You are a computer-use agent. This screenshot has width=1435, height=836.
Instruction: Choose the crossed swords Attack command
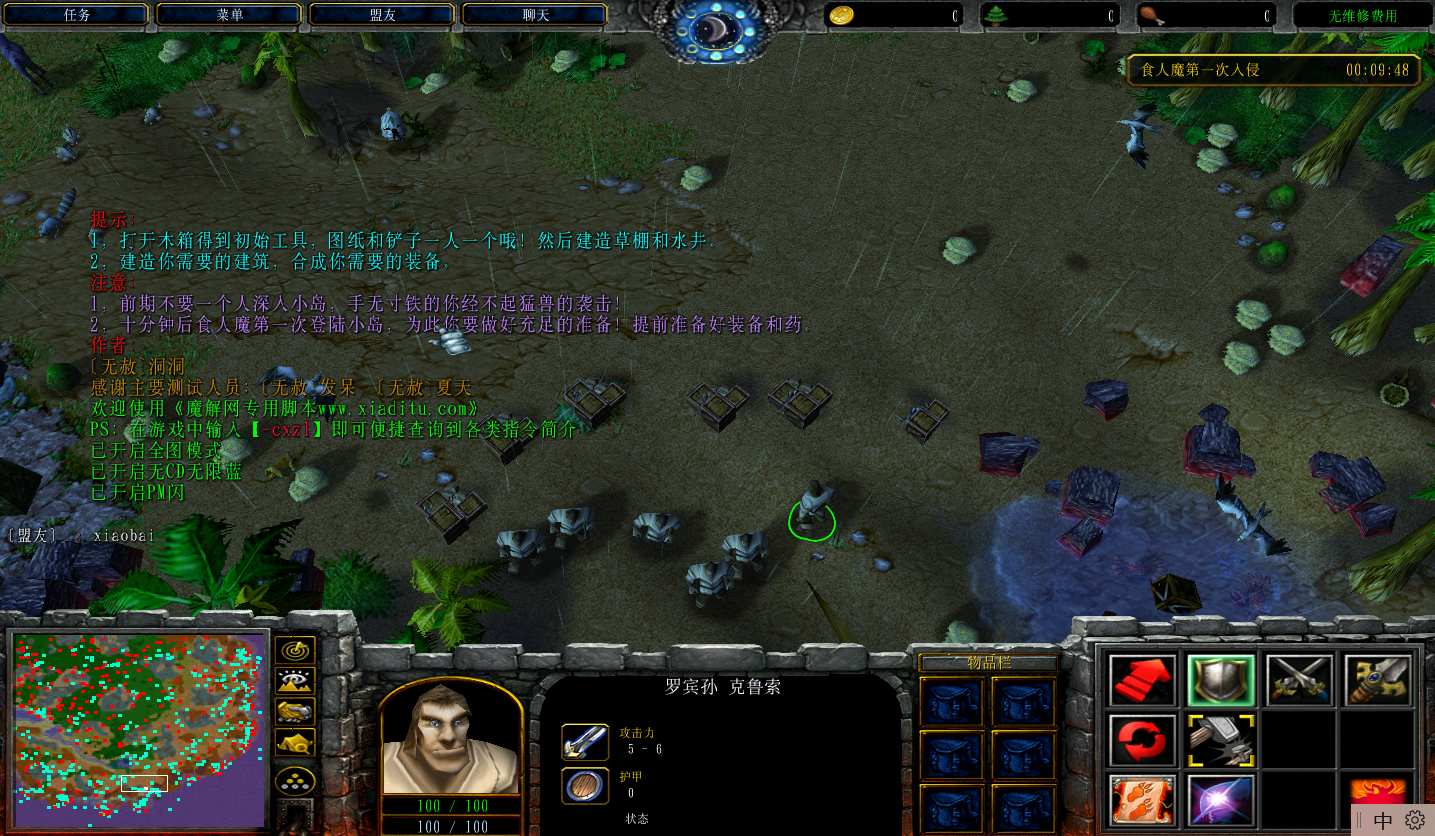(1298, 681)
